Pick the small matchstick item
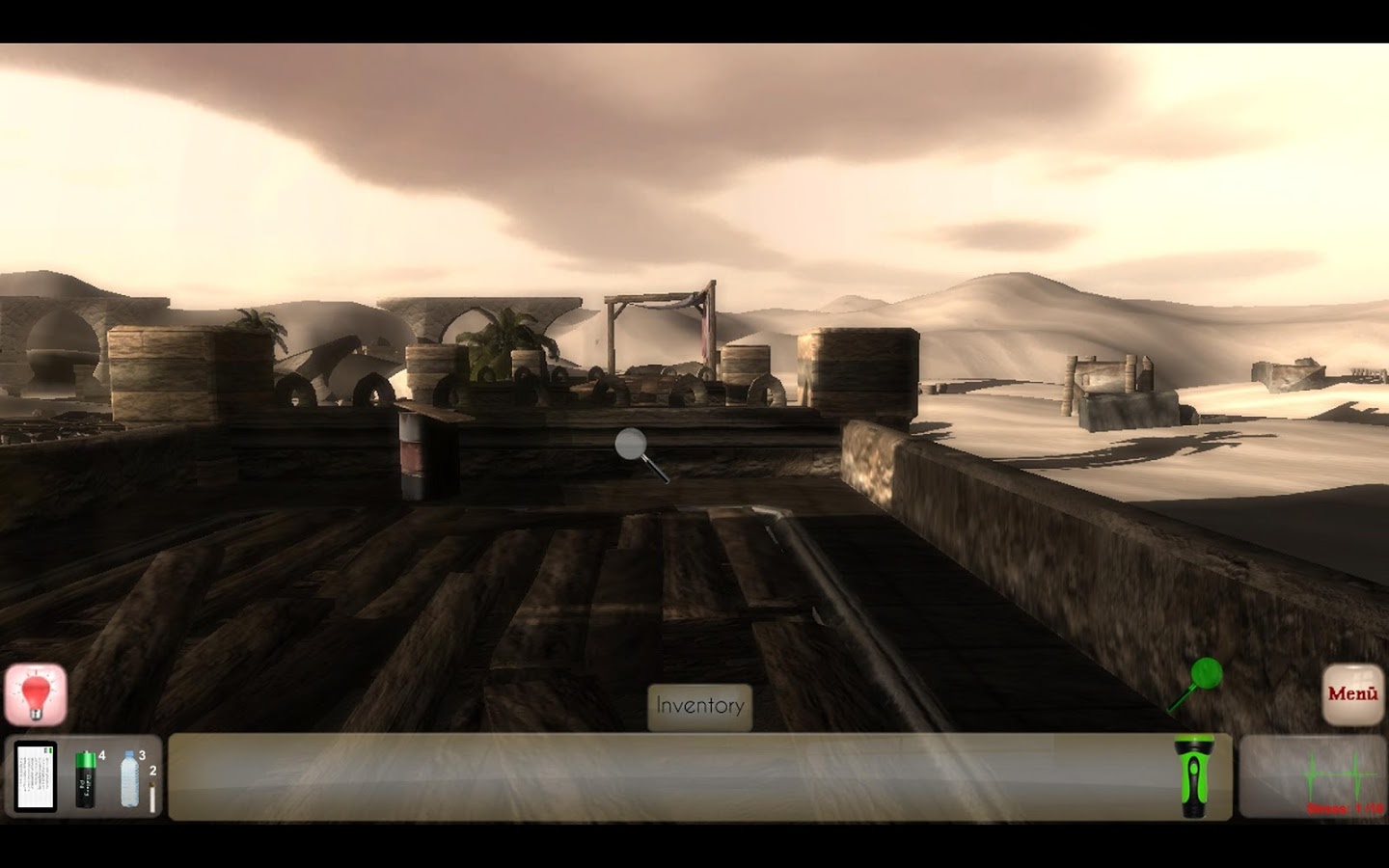 (x=151, y=796)
